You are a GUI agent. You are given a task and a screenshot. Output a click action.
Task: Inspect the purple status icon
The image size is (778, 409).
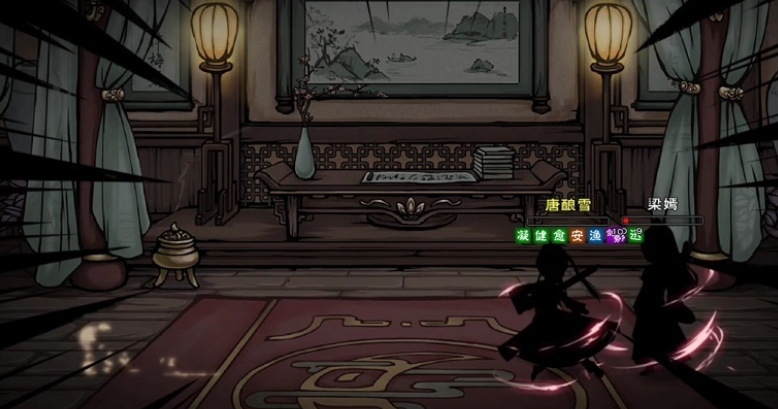click(x=617, y=235)
